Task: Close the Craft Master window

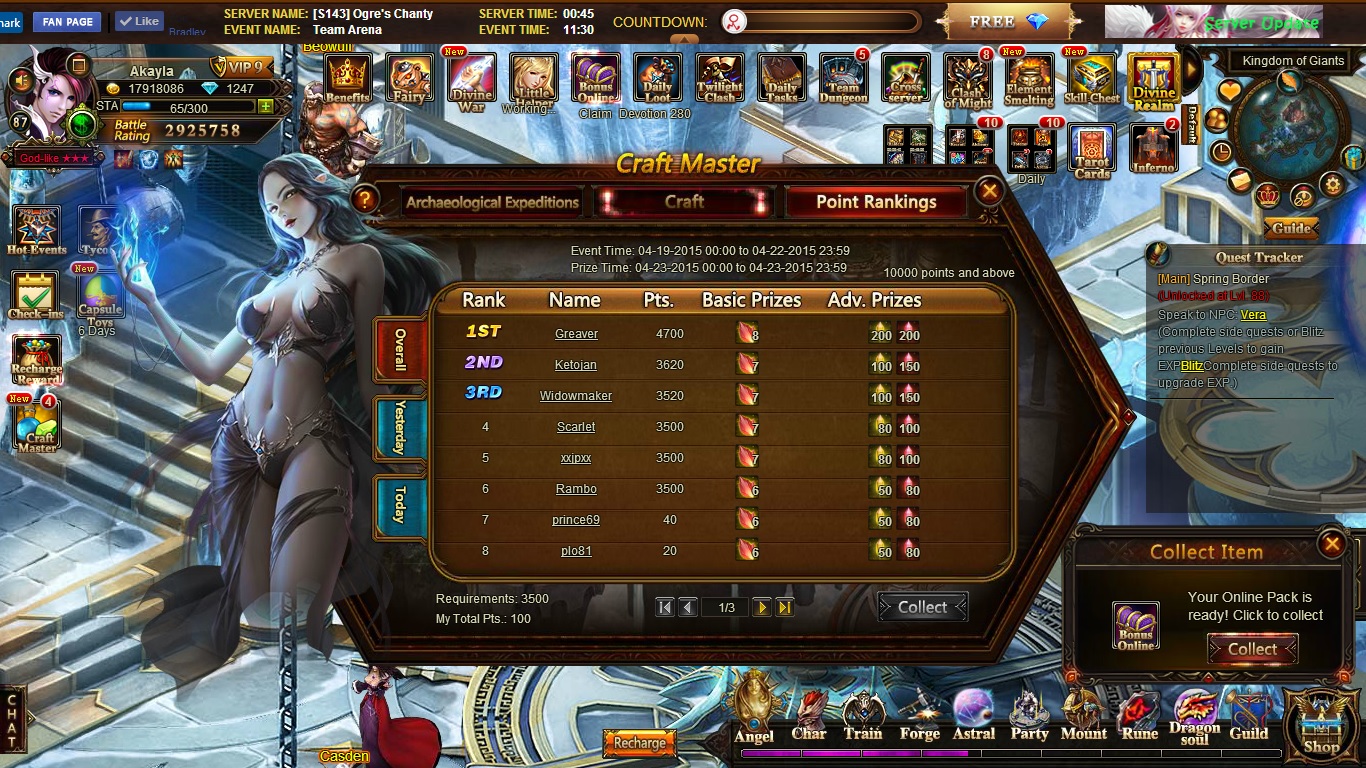Action: 989,190
